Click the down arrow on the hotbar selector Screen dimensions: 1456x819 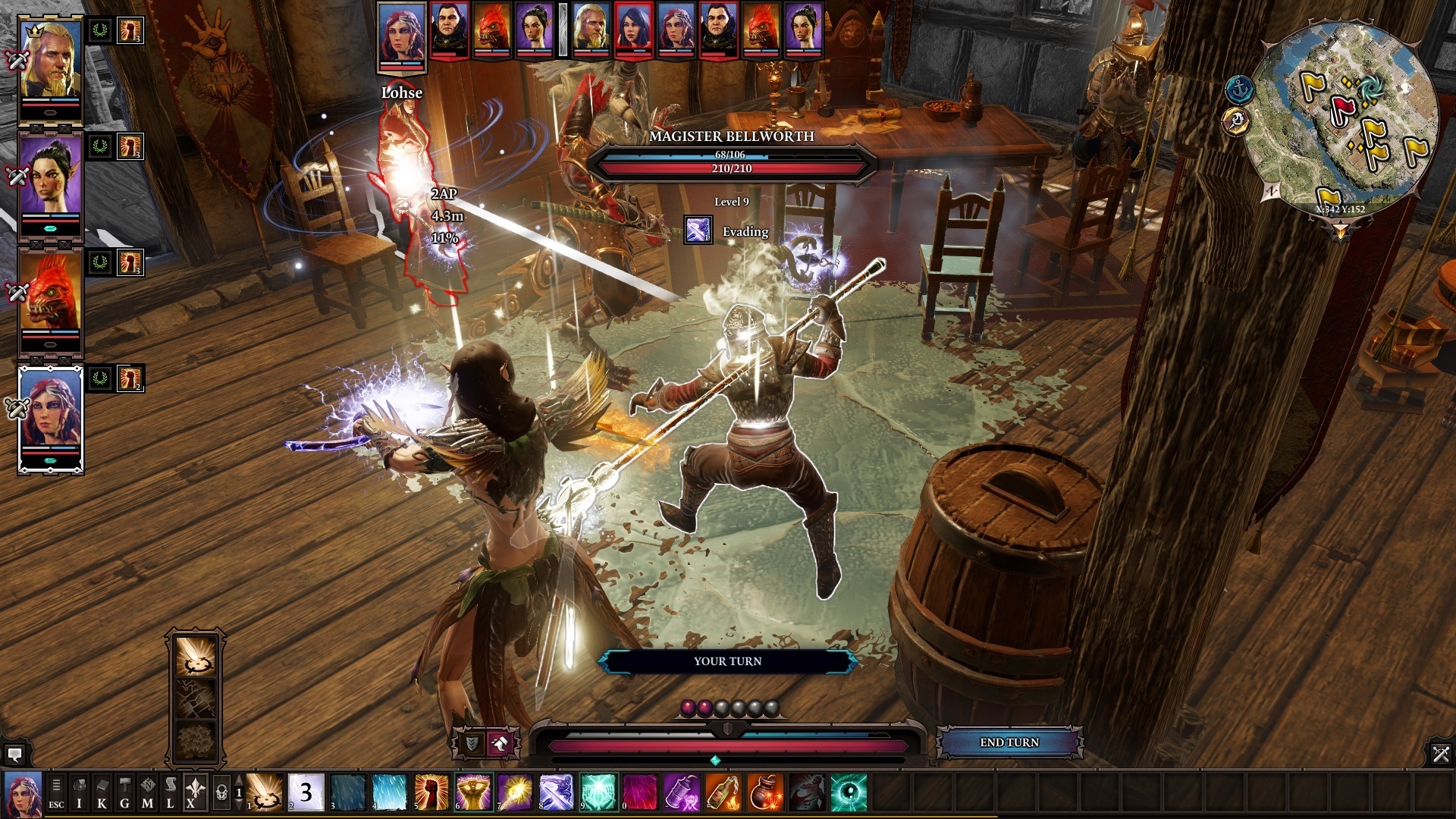click(x=240, y=805)
